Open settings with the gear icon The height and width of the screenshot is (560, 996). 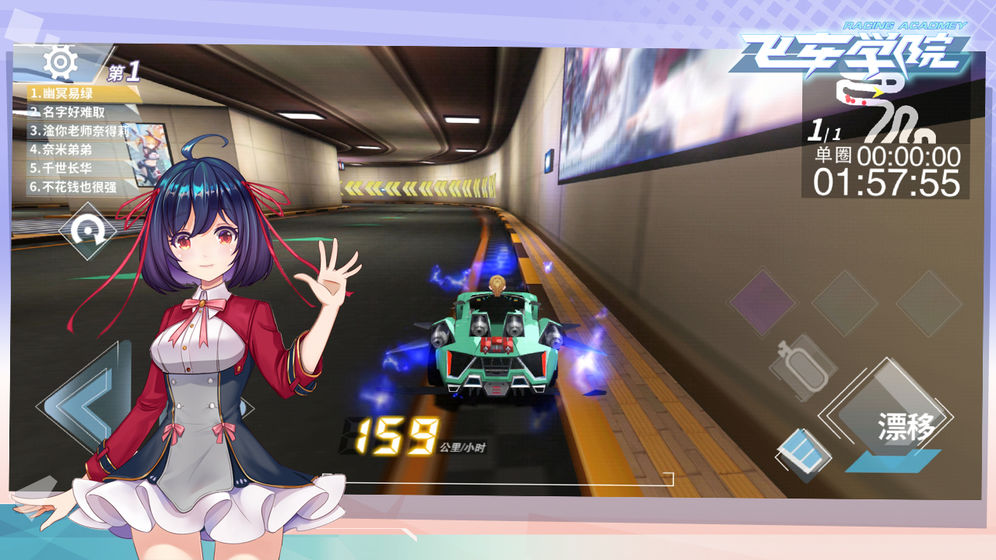pyautogui.click(x=60, y=63)
